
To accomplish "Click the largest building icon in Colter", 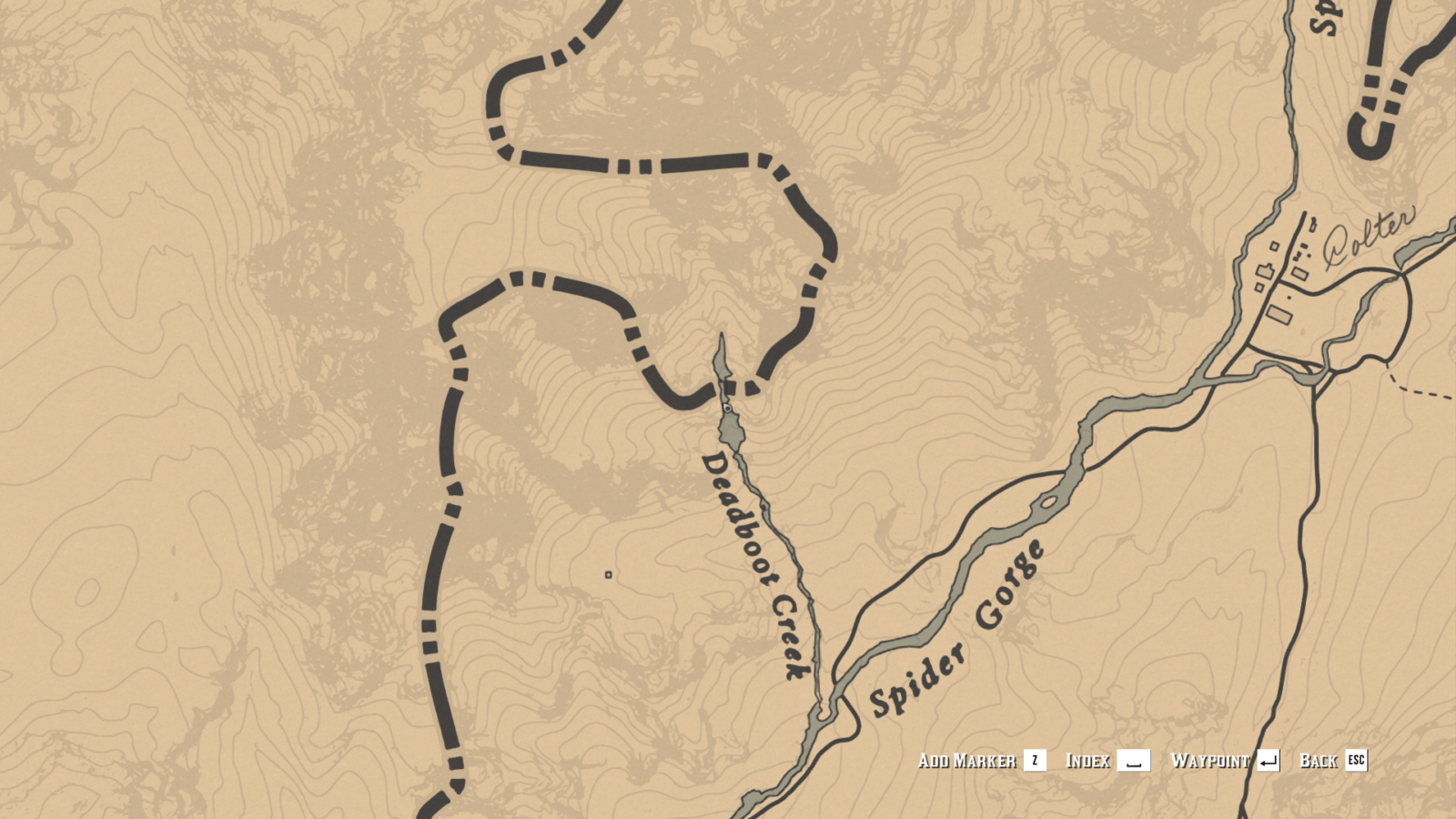I will tap(1280, 314).
